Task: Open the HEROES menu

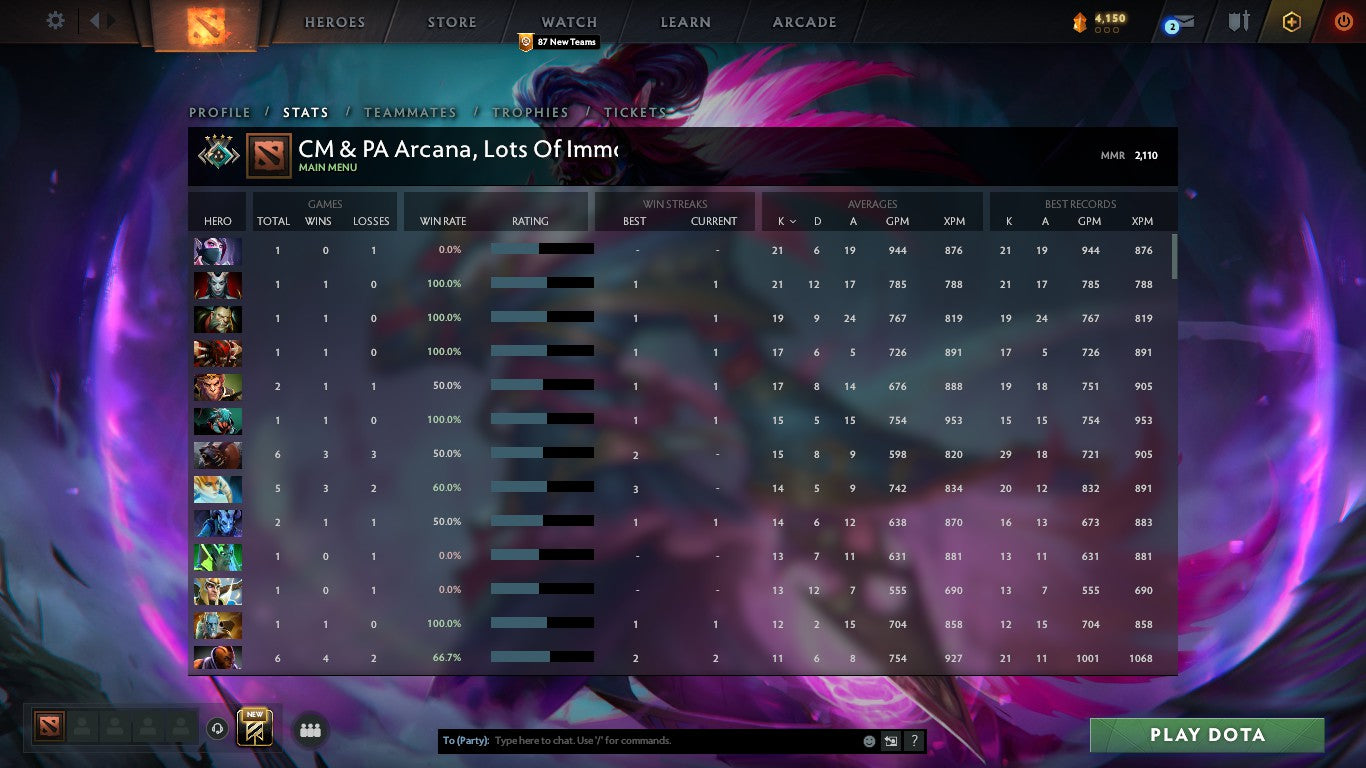Action: click(x=334, y=21)
